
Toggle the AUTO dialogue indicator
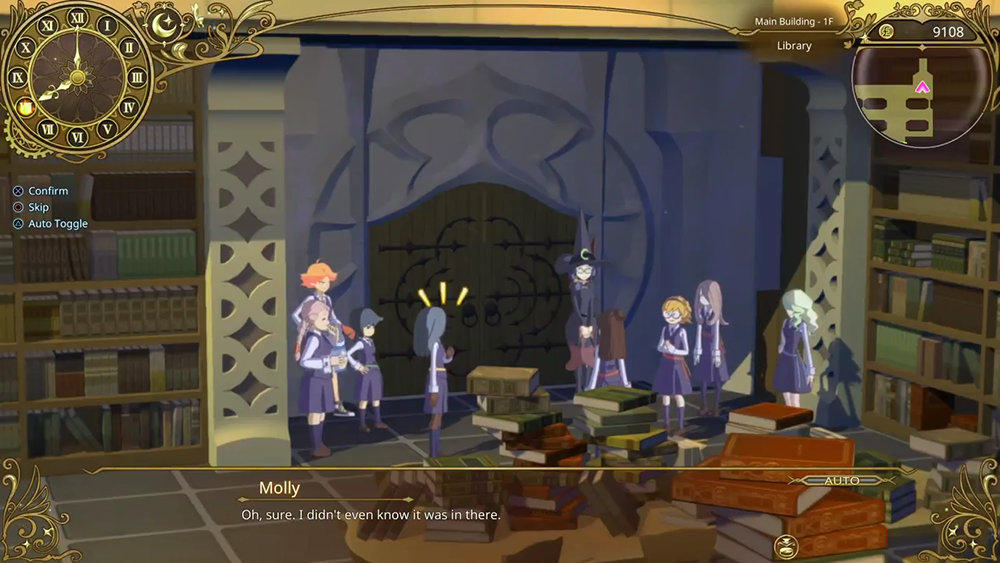coord(841,481)
